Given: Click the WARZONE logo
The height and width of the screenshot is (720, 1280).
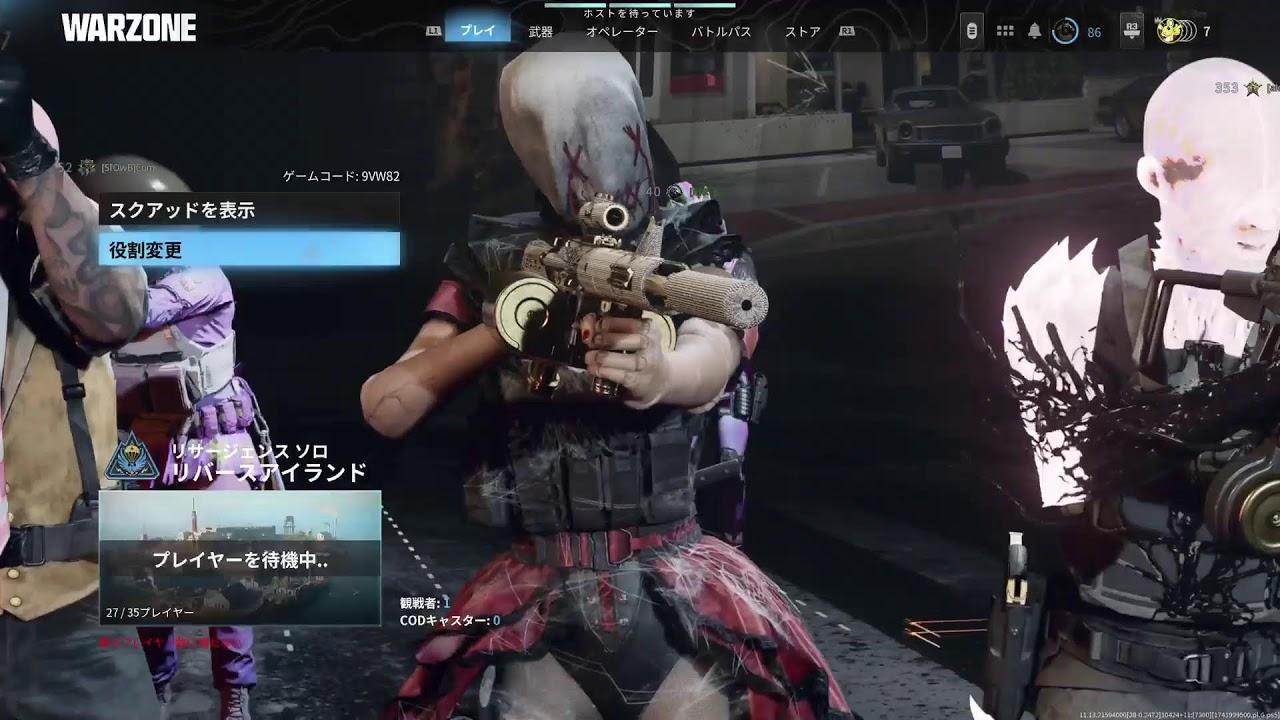Looking at the screenshot, I should pyautogui.click(x=130, y=28).
